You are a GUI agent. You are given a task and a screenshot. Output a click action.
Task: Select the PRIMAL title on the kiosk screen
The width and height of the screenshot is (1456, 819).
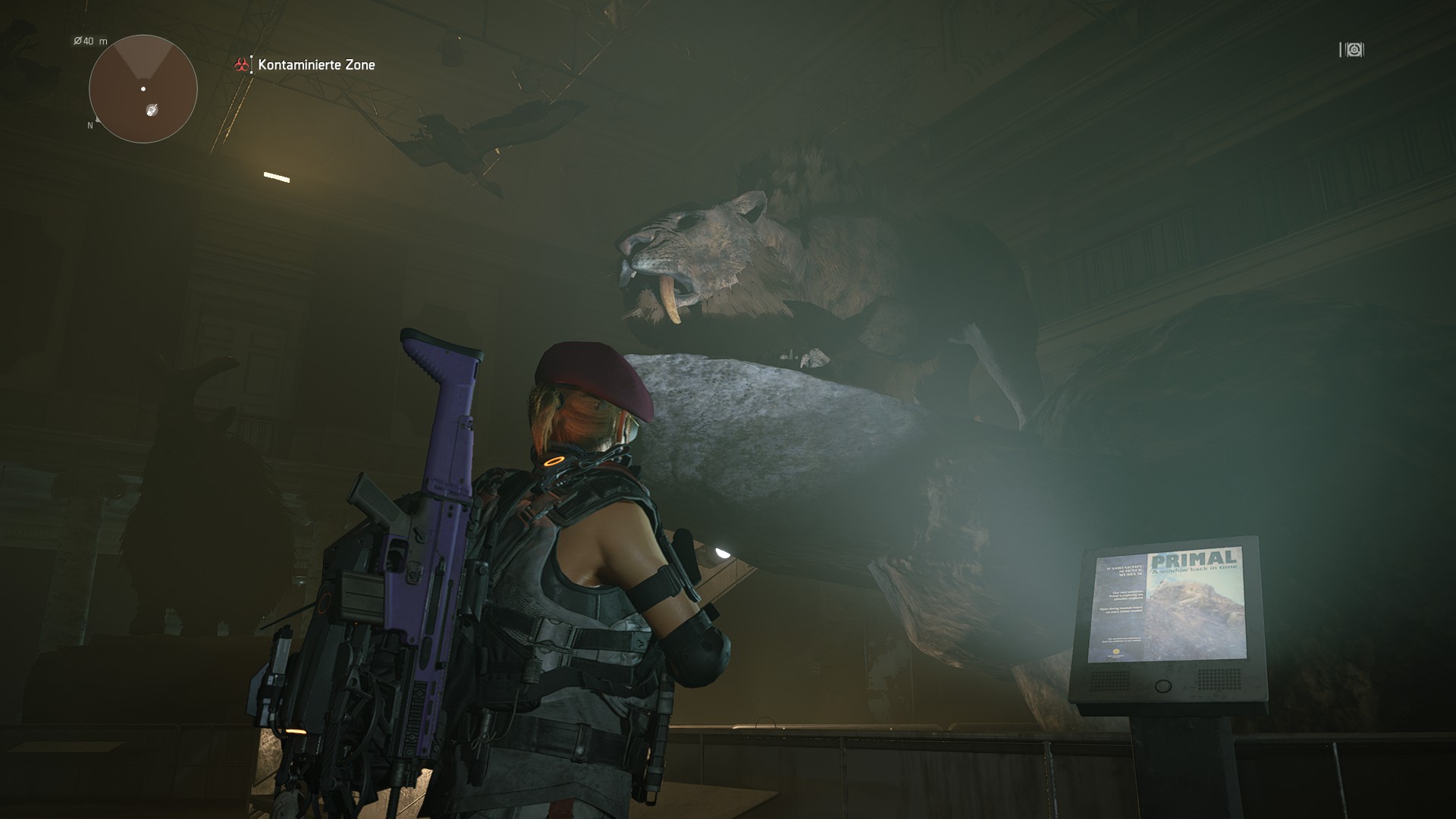(x=1192, y=557)
